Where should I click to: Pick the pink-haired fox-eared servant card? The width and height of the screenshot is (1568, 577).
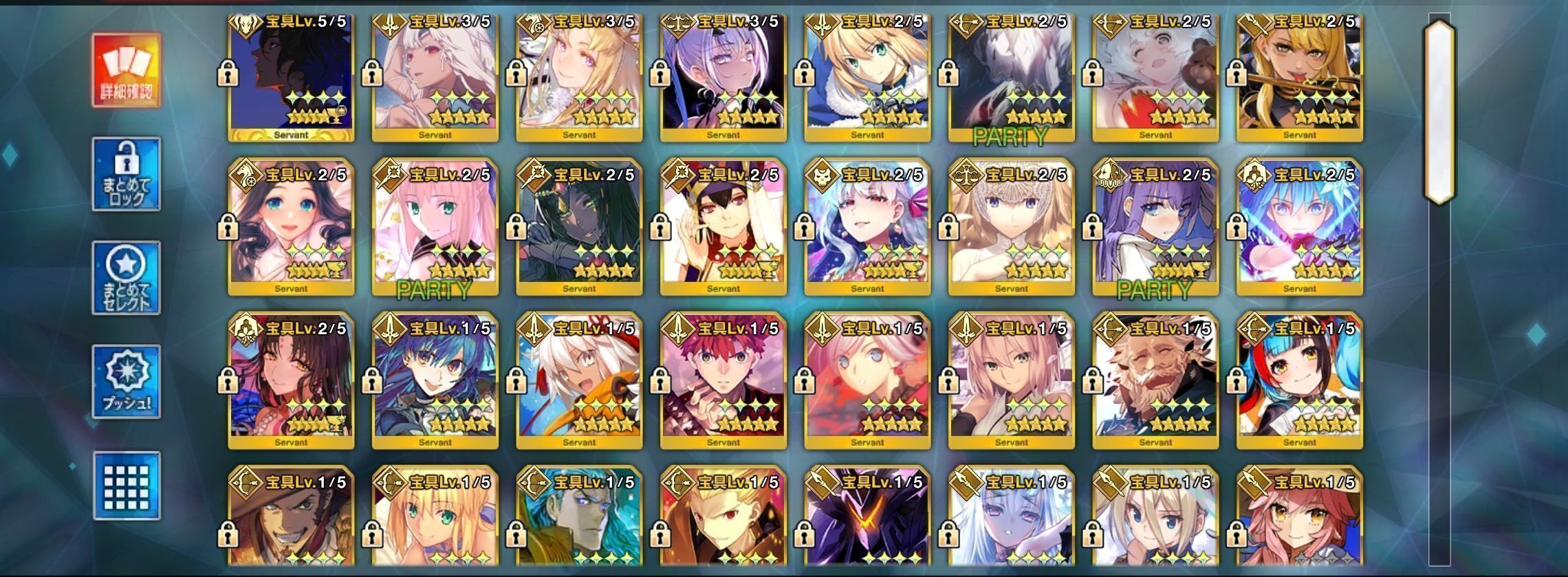1299,523
